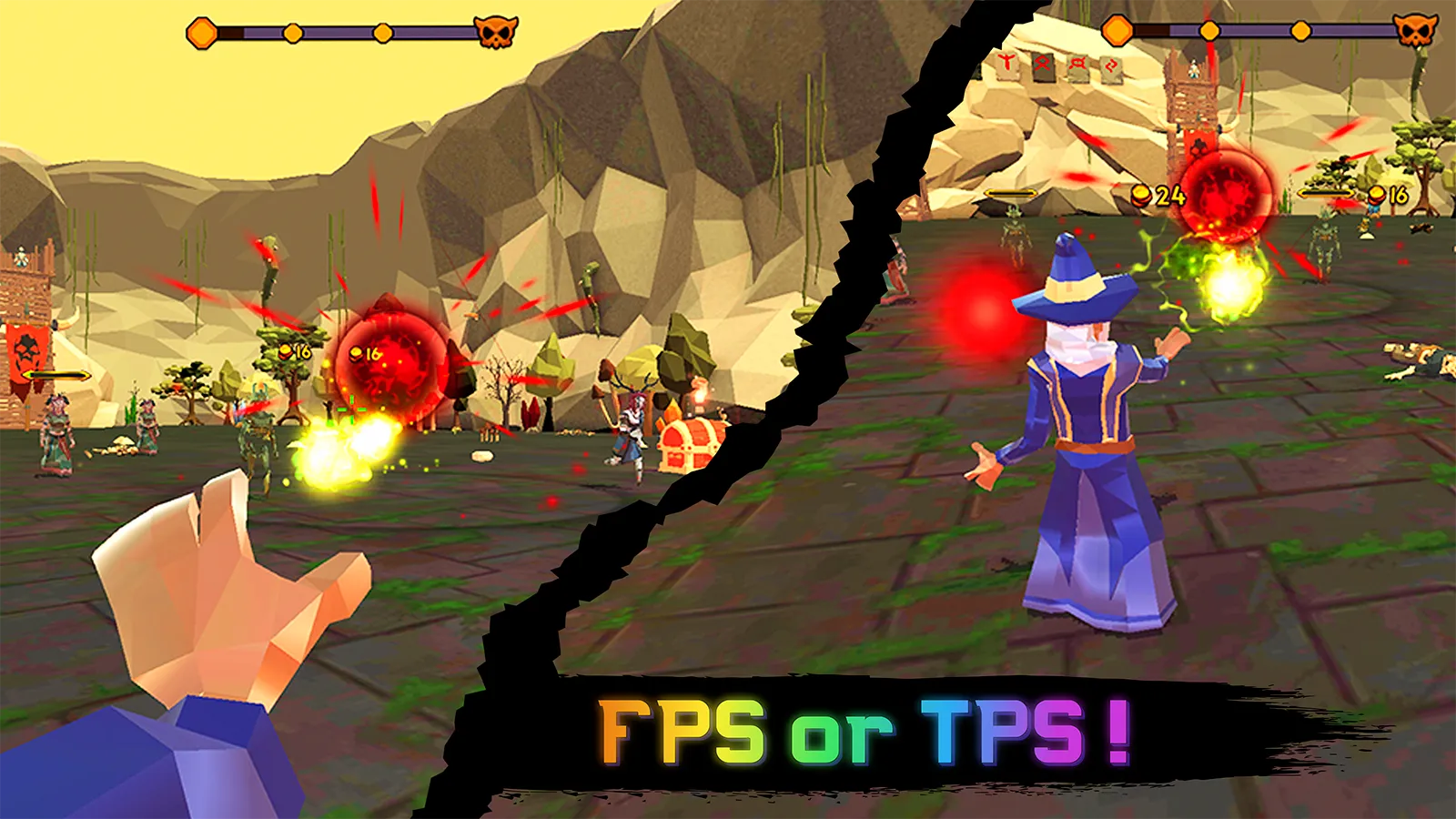This screenshot has width=1456, height=819.
Task: Click the zigzag rune on the rightmost tablet
Action: (x=1111, y=66)
